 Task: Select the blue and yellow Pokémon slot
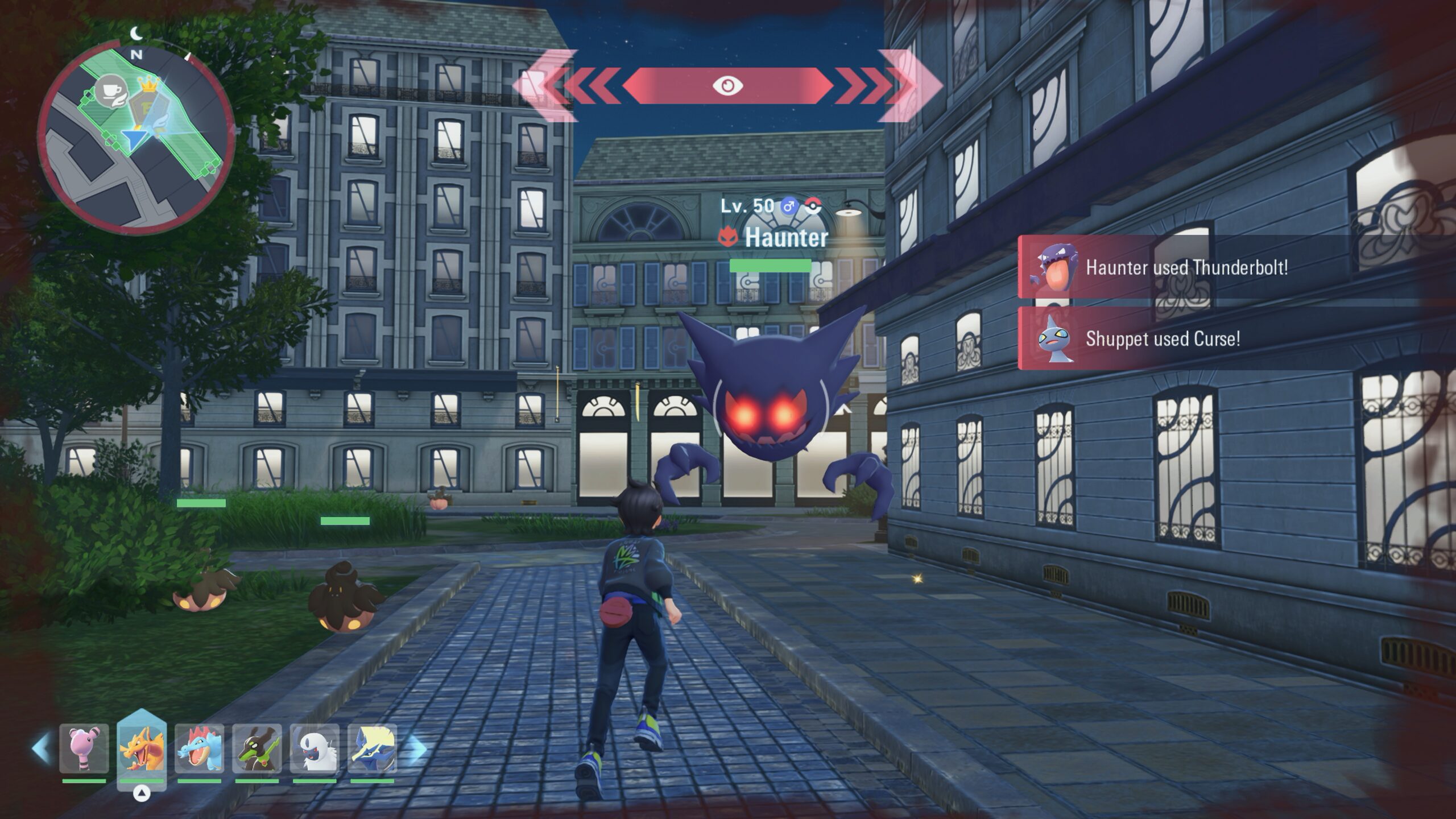(x=372, y=748)
